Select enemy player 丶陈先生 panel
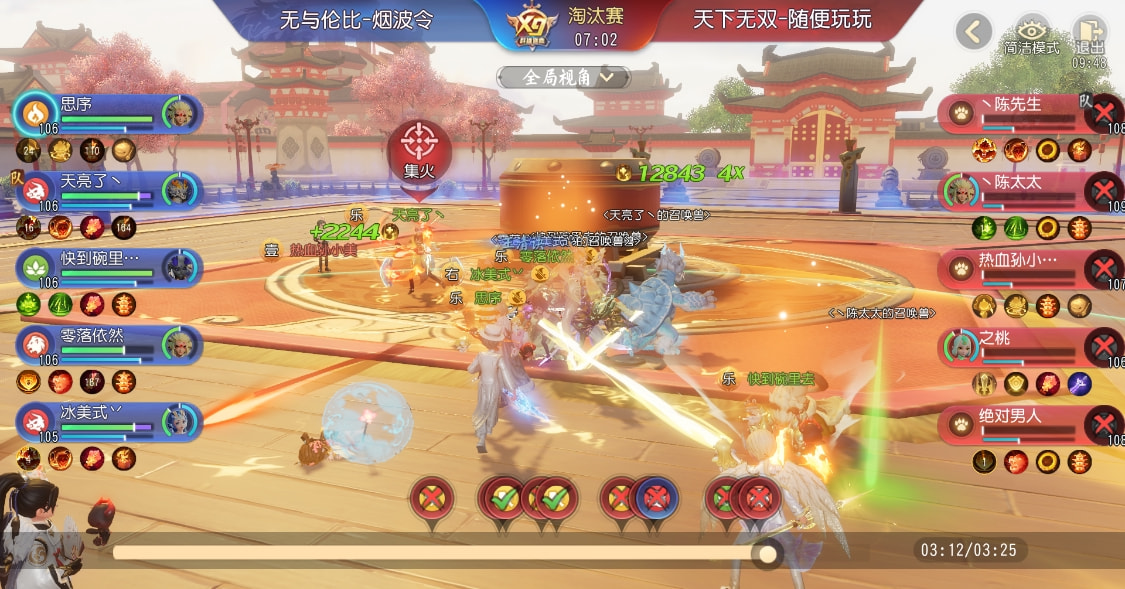The width and height of the screenshot is (1125, 589). coord(1020,112)
